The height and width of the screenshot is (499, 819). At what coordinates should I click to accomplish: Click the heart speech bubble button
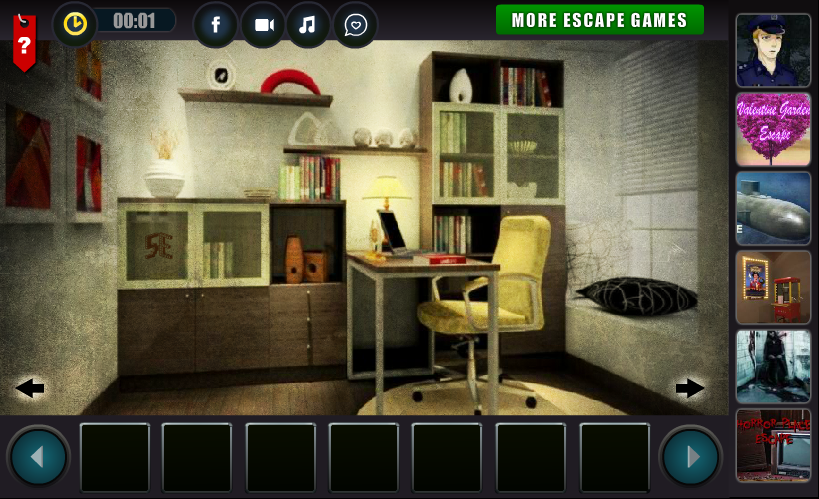point(355,24)
